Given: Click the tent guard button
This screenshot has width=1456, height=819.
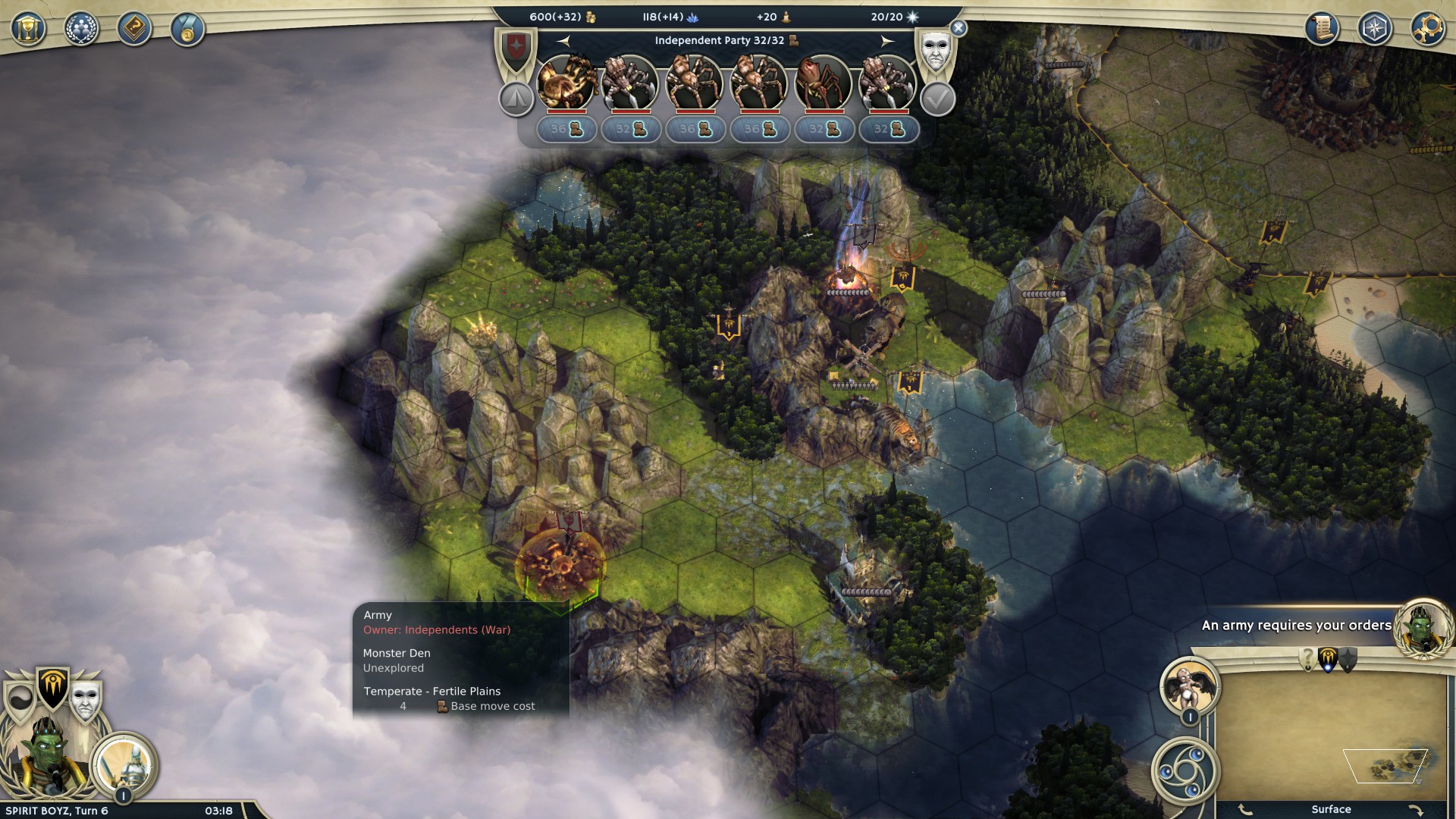Looking at the screenshot, I should pyautogui.click(x=516, y=99).
